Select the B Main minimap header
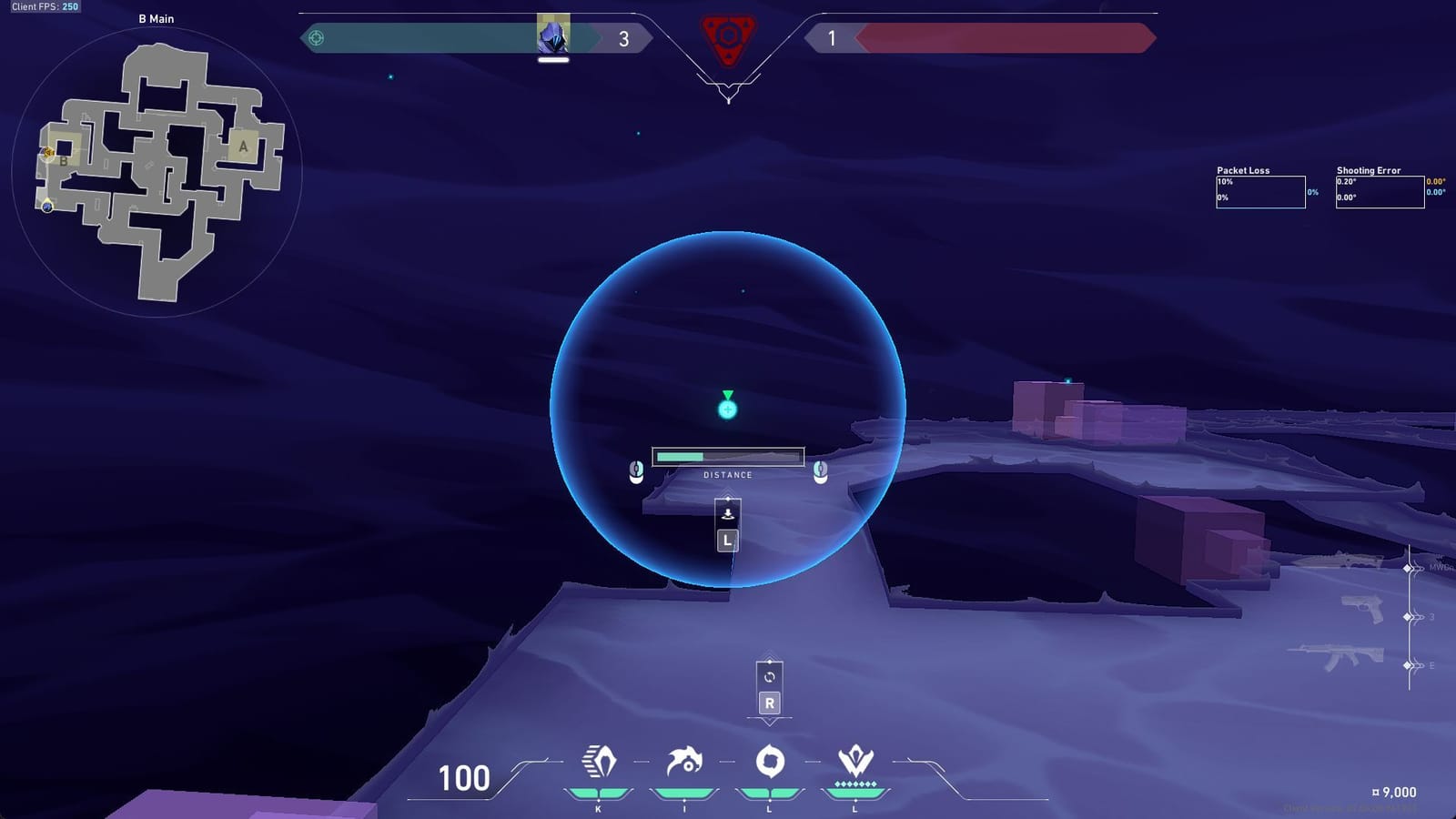This screenshot has width=1456, height=819. (x=156, y=18)
